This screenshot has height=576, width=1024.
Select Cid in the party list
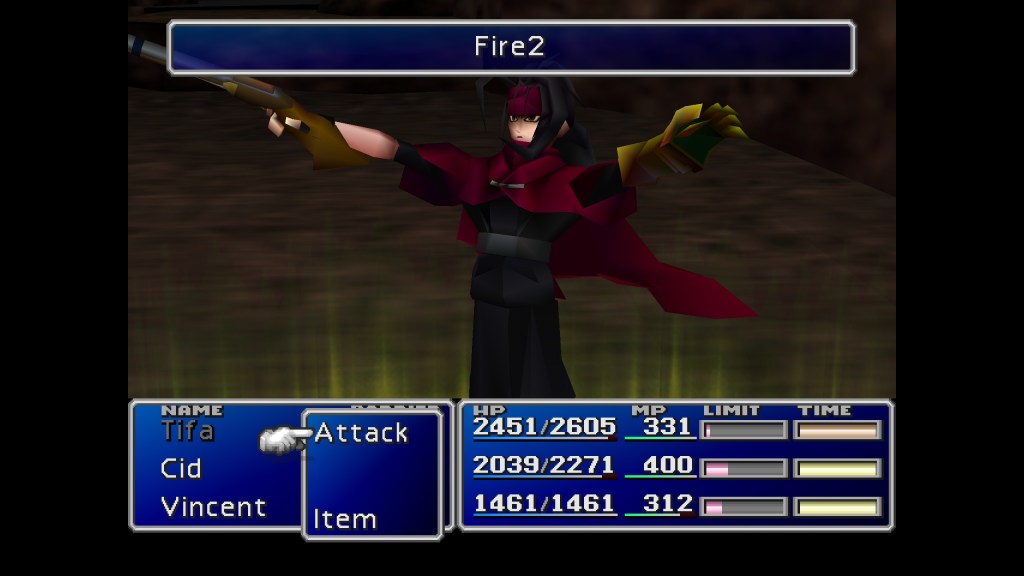click(181, 468)
